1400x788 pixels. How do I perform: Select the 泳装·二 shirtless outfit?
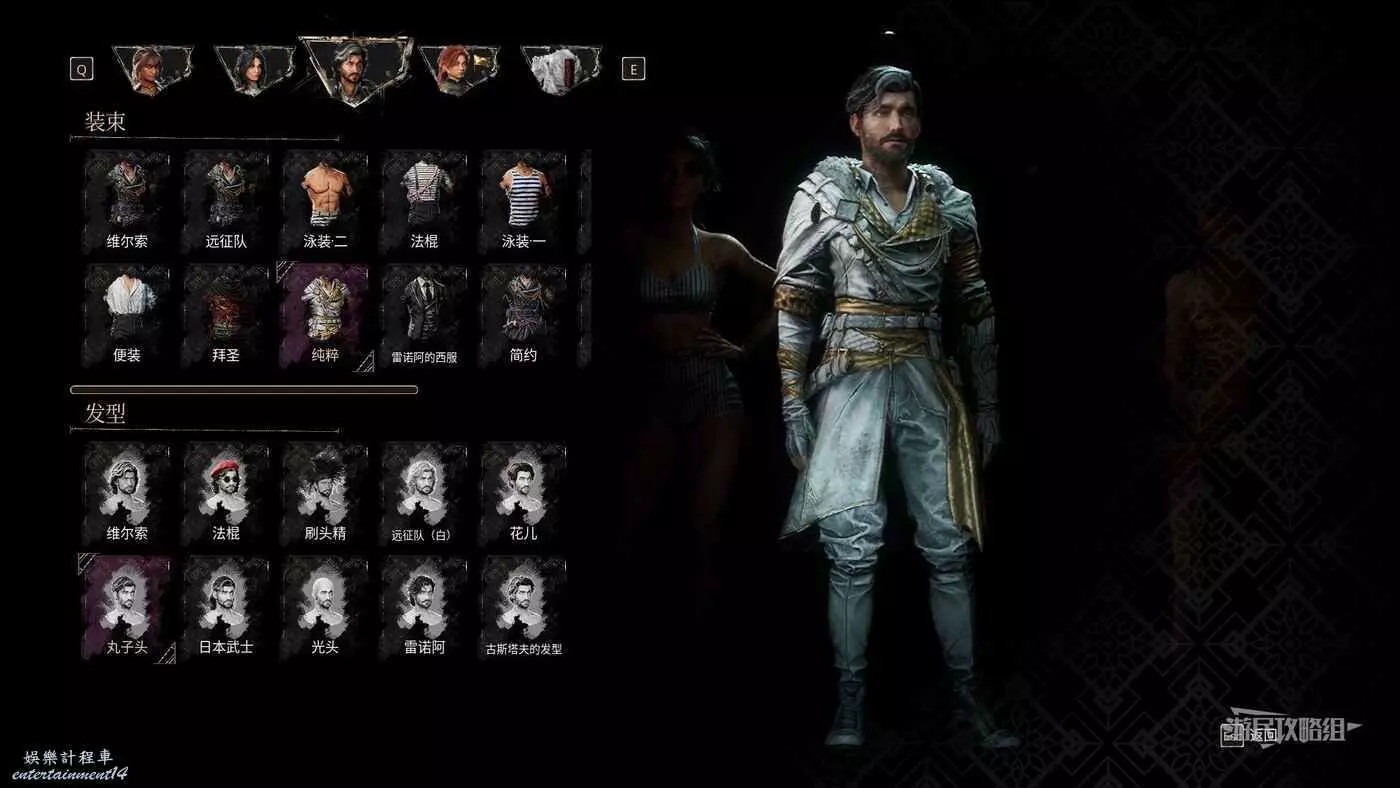pos(325,201)
